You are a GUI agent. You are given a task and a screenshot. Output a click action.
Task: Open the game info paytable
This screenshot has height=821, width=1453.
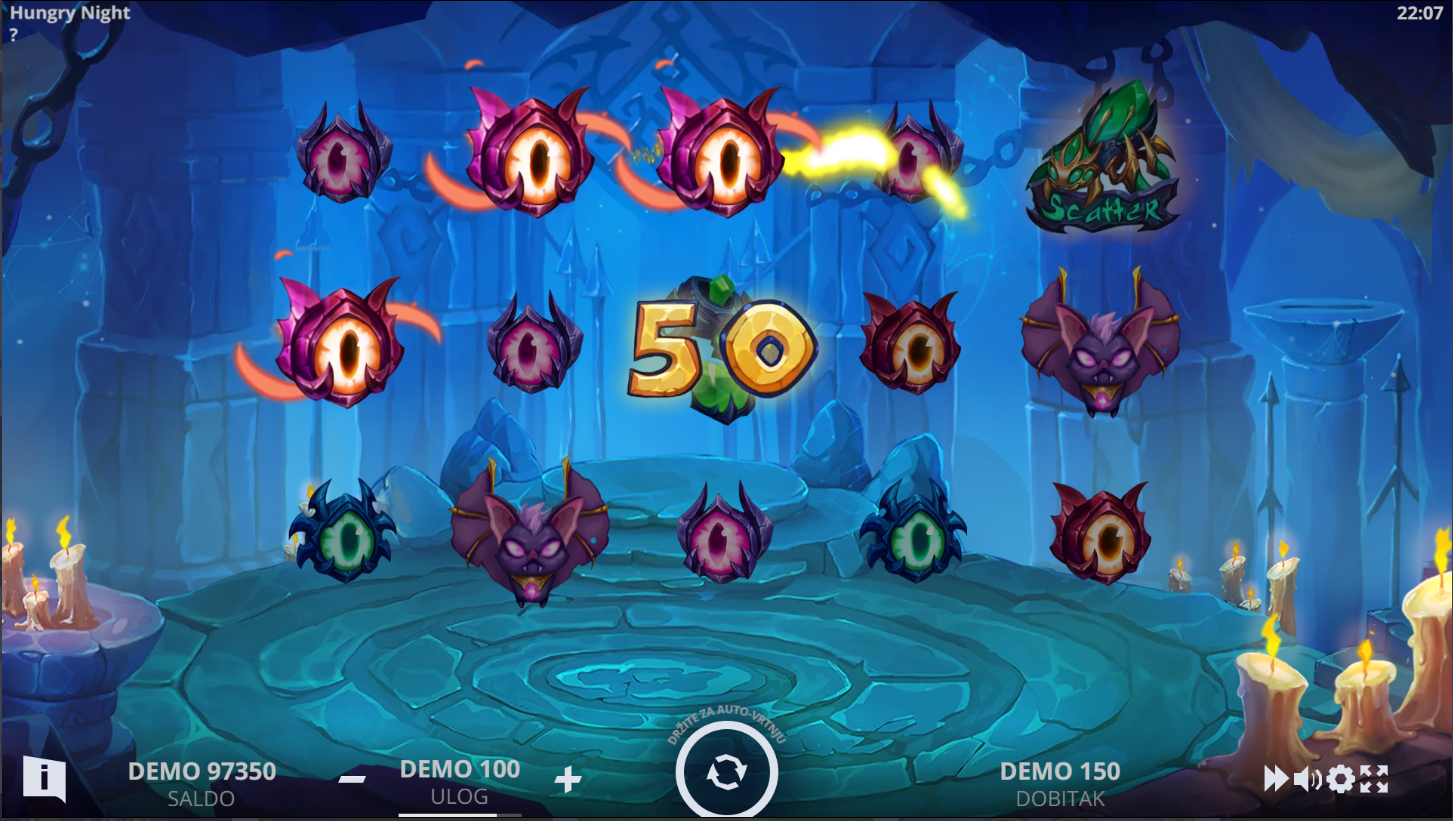click(x=44, y=778)
